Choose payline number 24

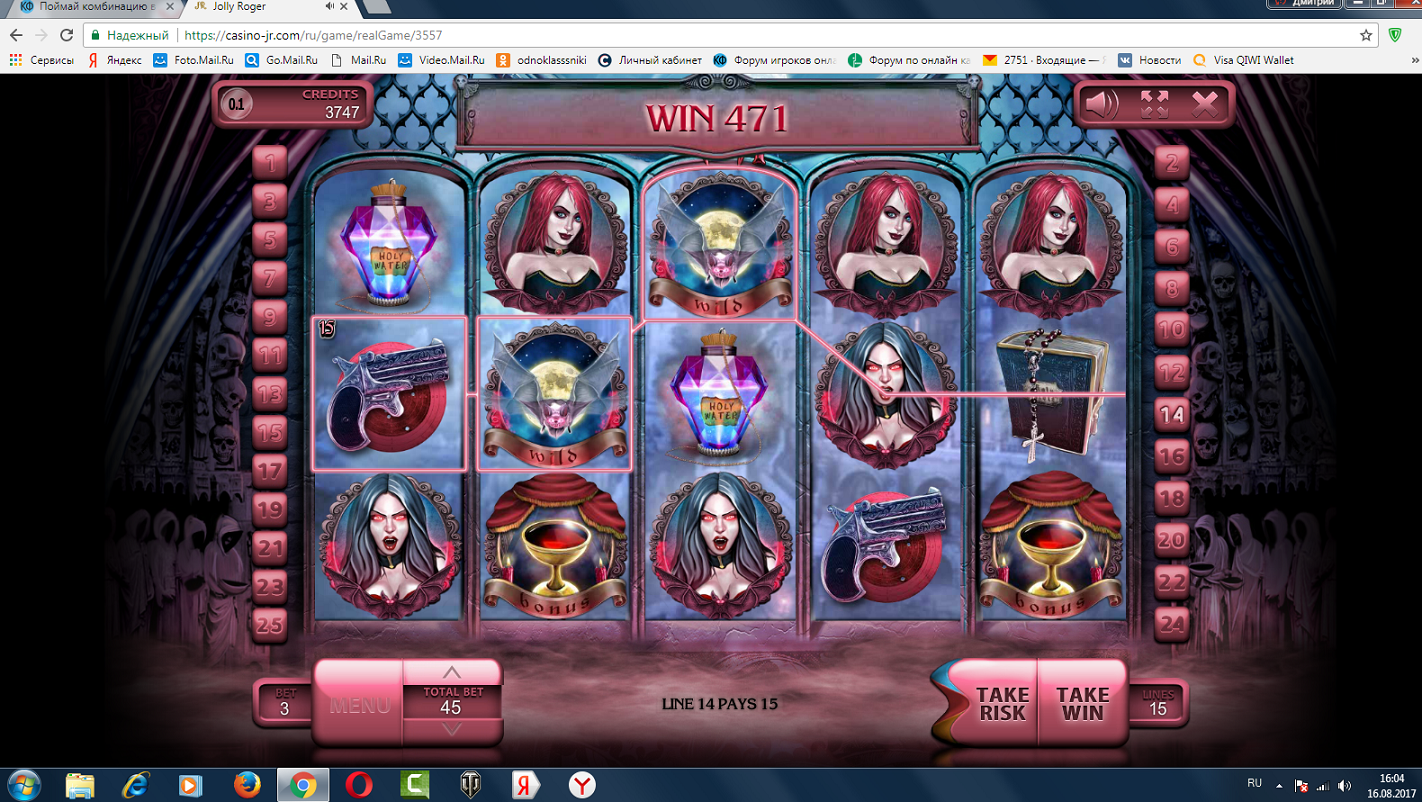pyautogui.click(x=1171, y=625)
